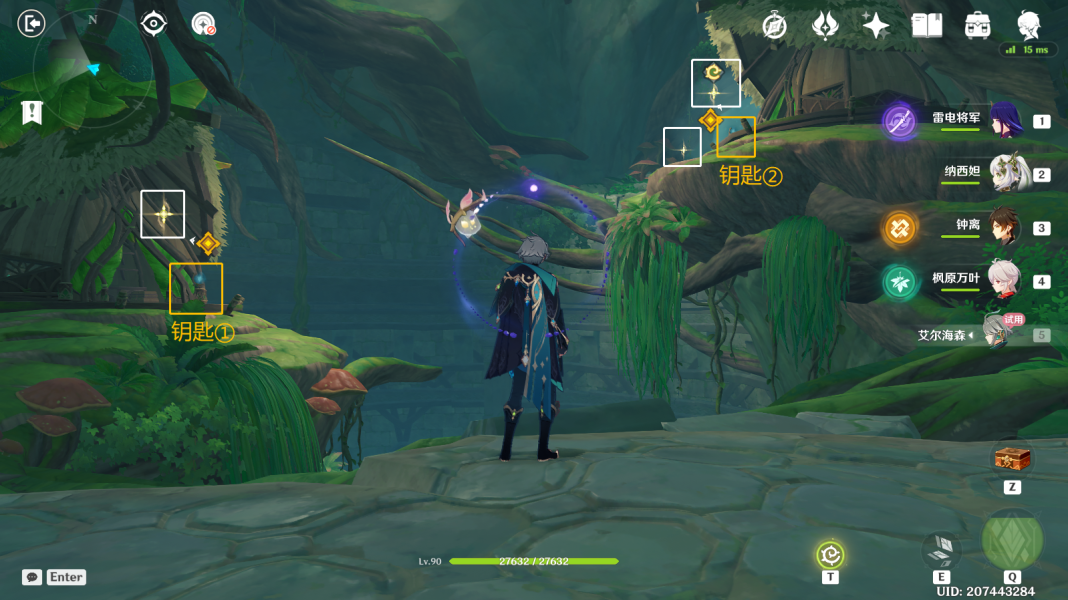Switch to party member 雷电将军
Screen dimensions: 1068x600
pos(1003,121)
